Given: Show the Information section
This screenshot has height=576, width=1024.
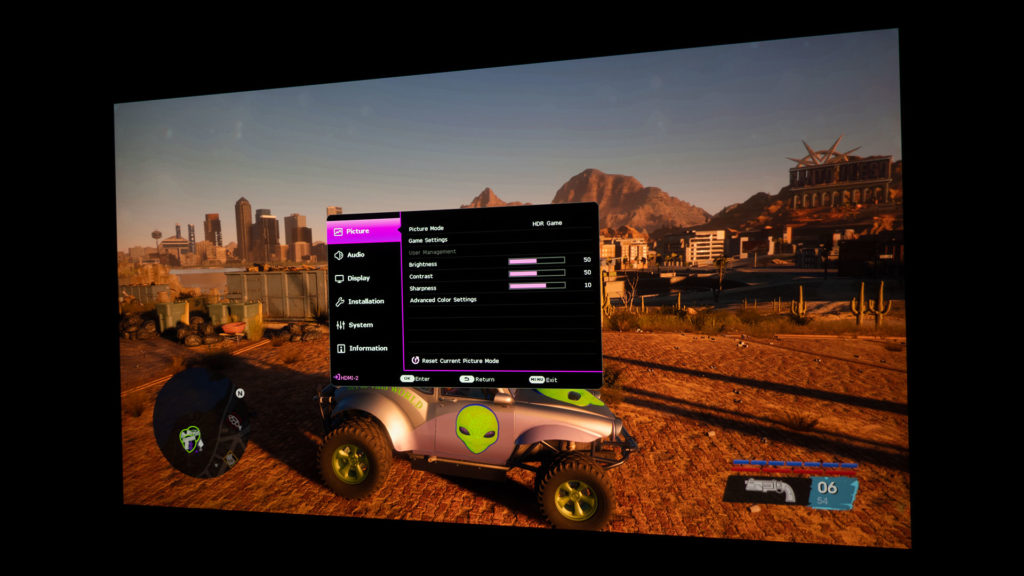Looking at the screenshot, I should pyautogui.click(x=367, y=348).
